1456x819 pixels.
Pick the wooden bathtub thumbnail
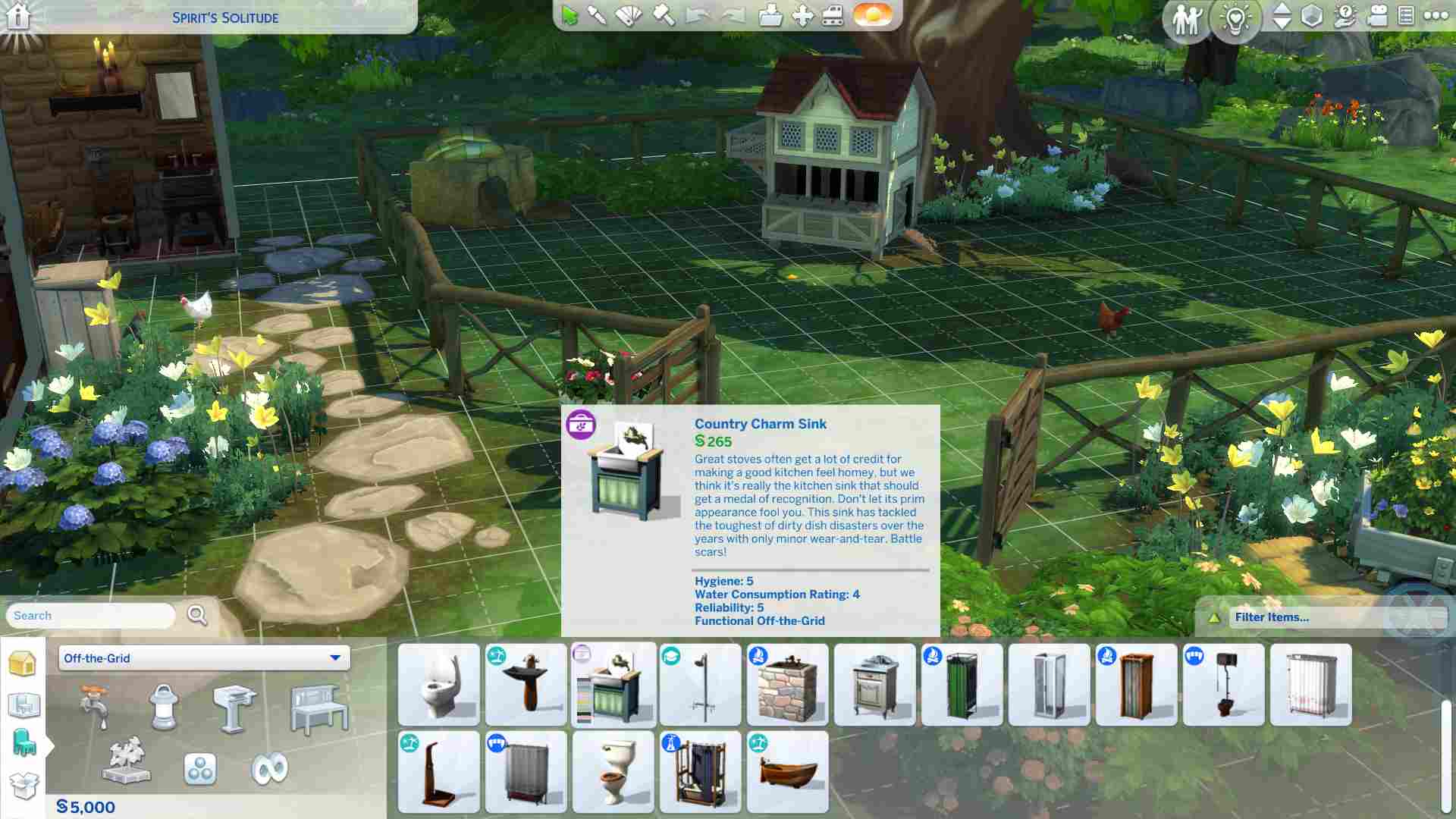(x=787, y=772)
